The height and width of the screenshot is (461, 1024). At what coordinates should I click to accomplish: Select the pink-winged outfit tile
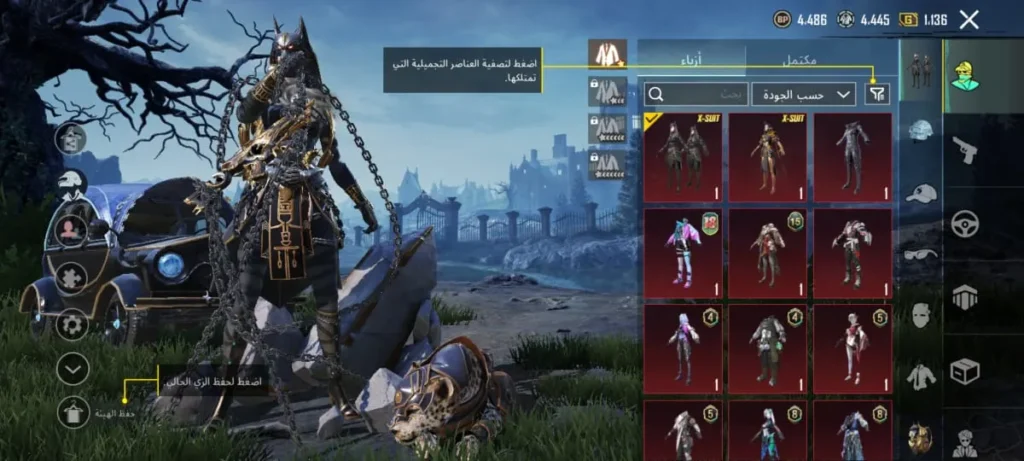pyautogui.click(x=683, y=253)
